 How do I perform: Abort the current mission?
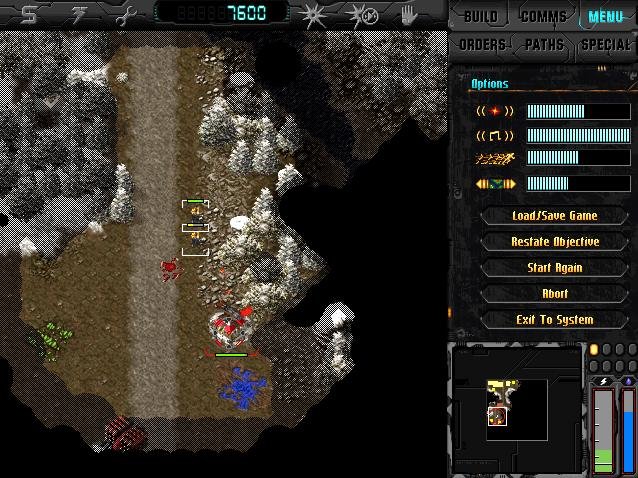pyautogui.click(x=554, y=293)
